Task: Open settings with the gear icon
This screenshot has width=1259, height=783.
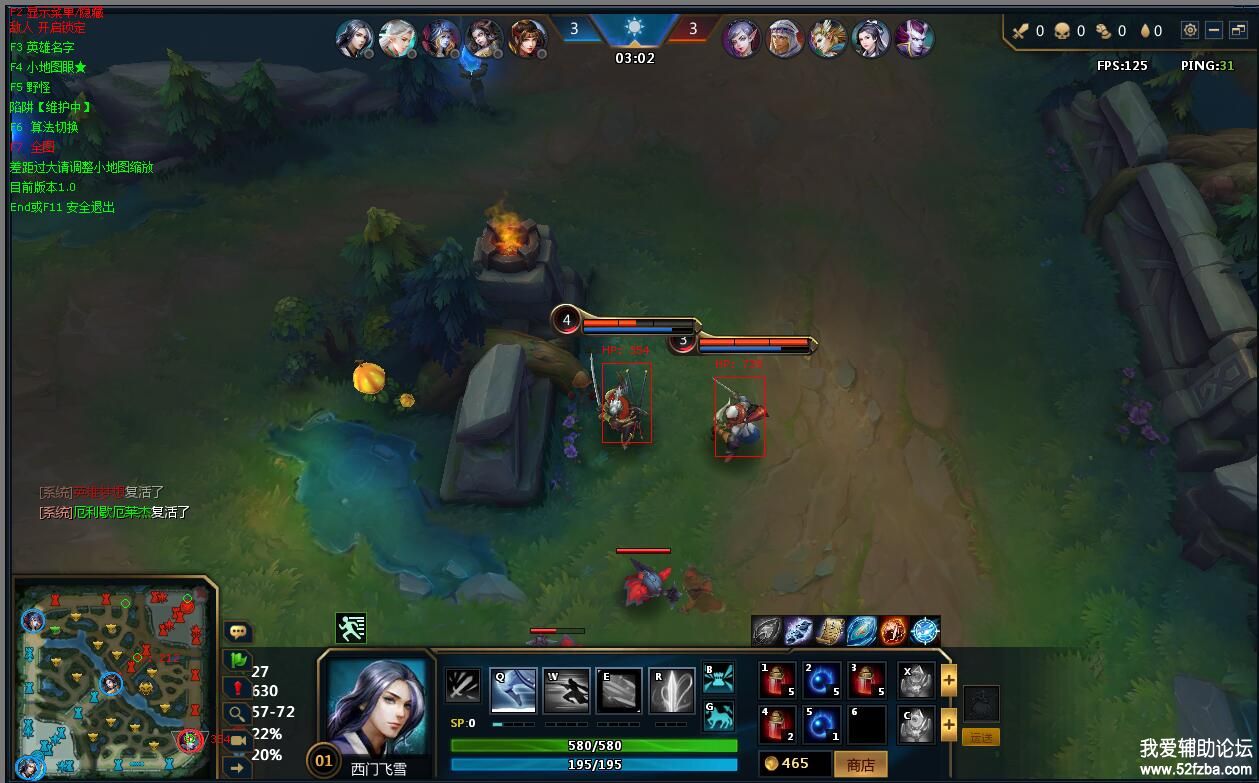Action: [x=1190, y=31]
